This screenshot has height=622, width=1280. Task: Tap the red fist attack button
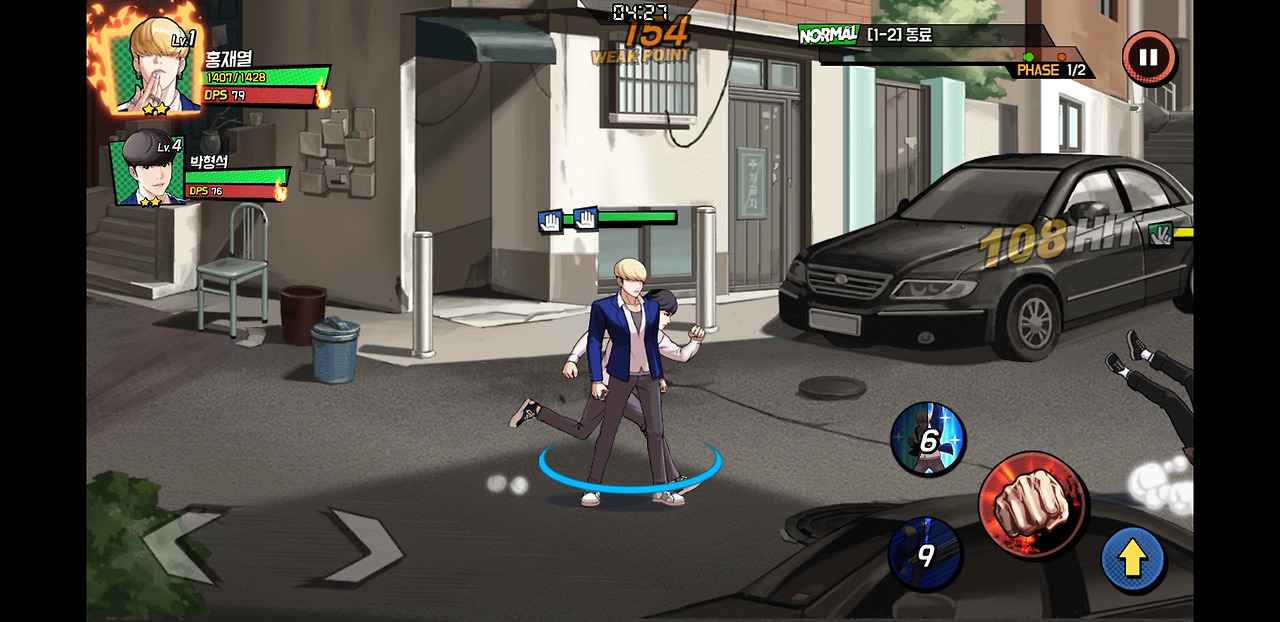1031,505
